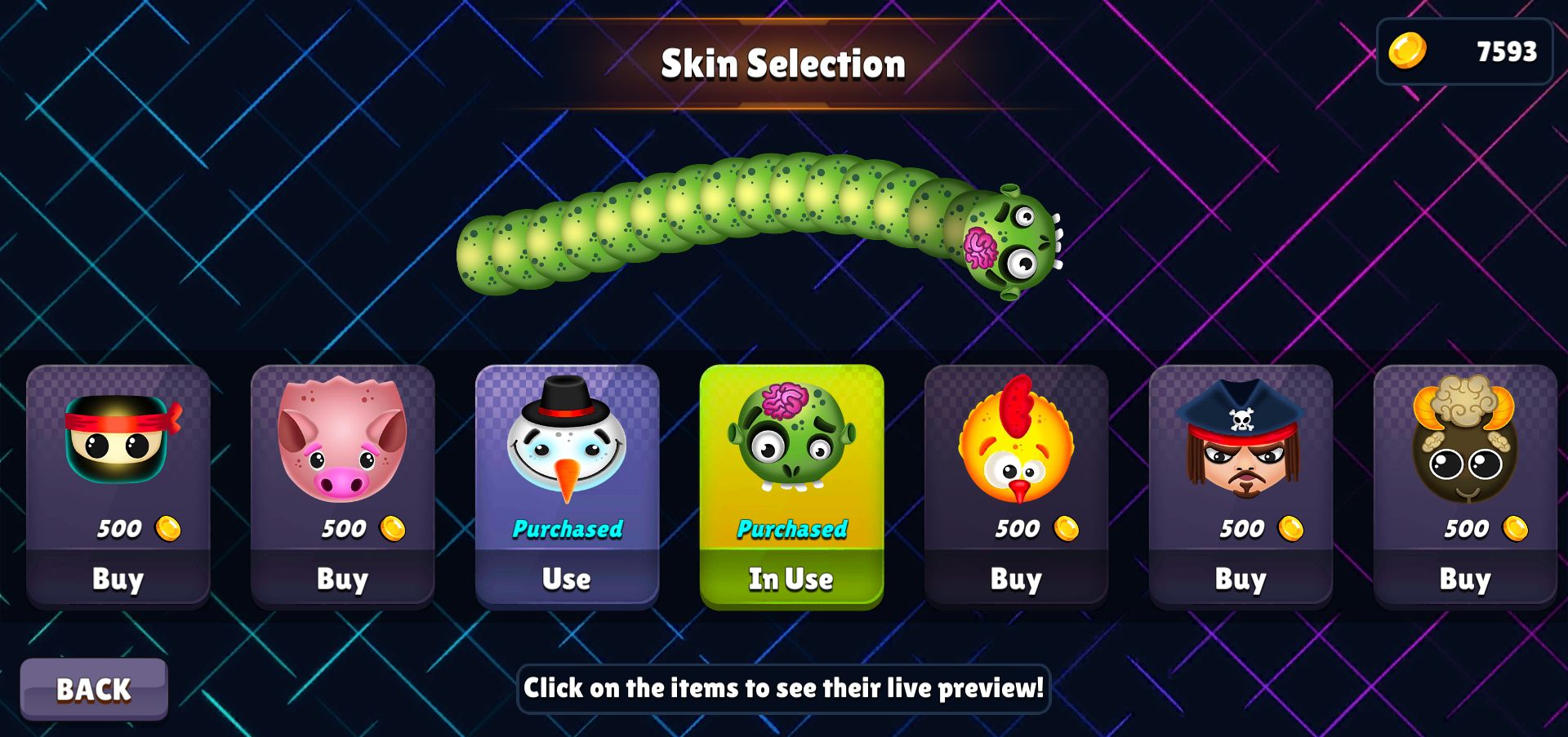Buy the pink pig skin
Screen dimensions: 1568x737
[343, 579]
